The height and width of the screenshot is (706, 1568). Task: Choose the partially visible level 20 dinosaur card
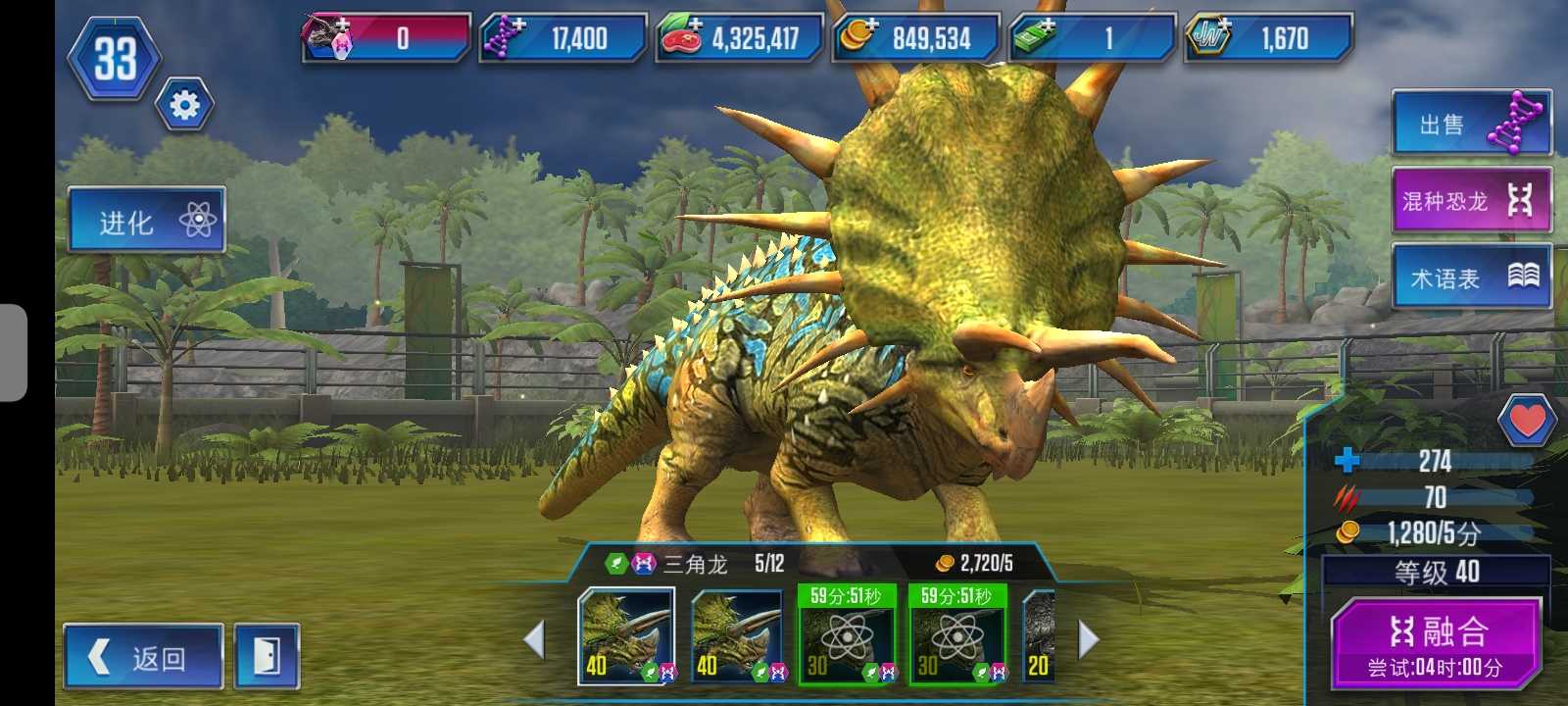[x=1039, y=637]
